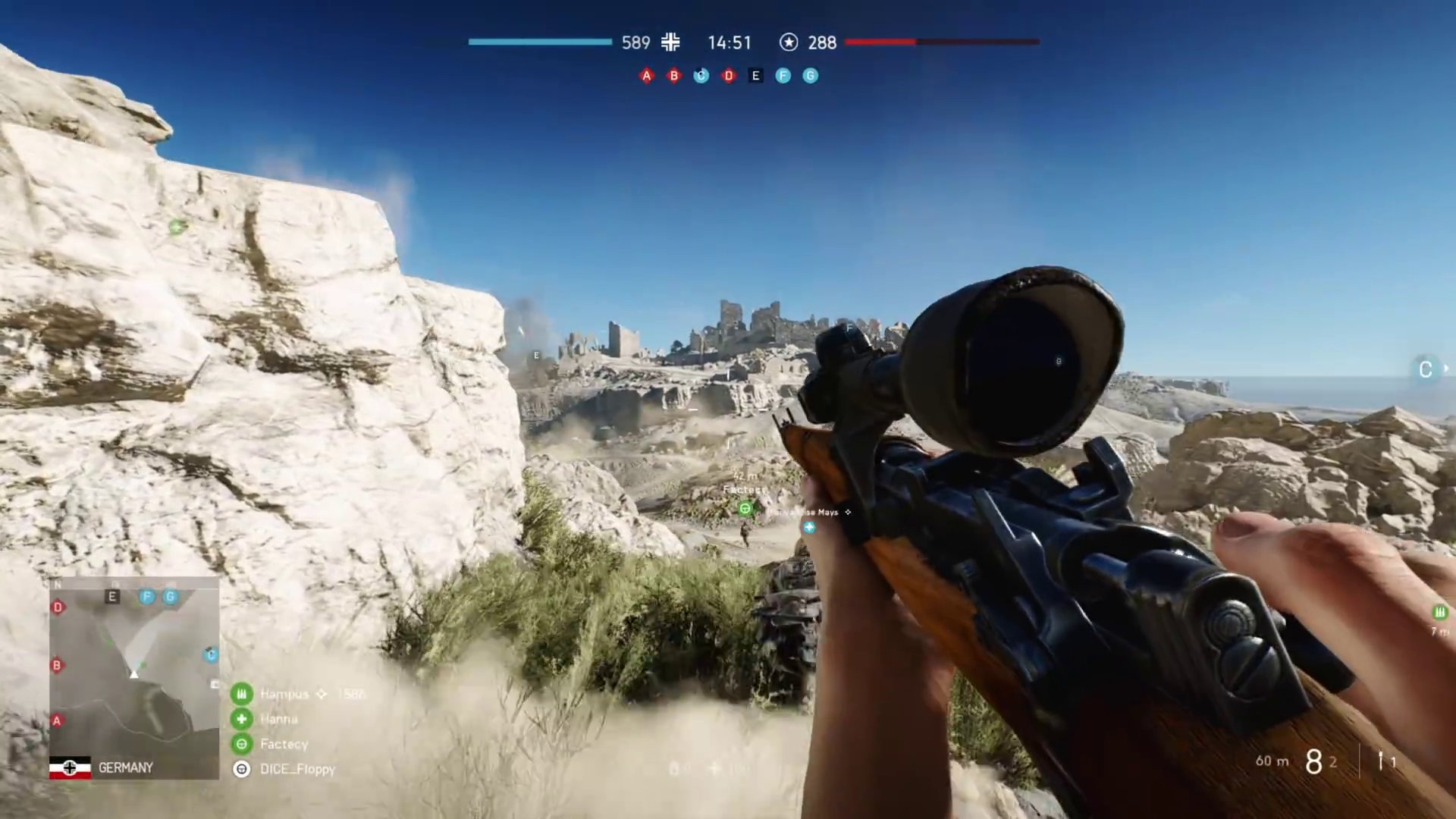Select neutral objective E in top bar
The image size is (1456, 819).
tap(755, 76)
